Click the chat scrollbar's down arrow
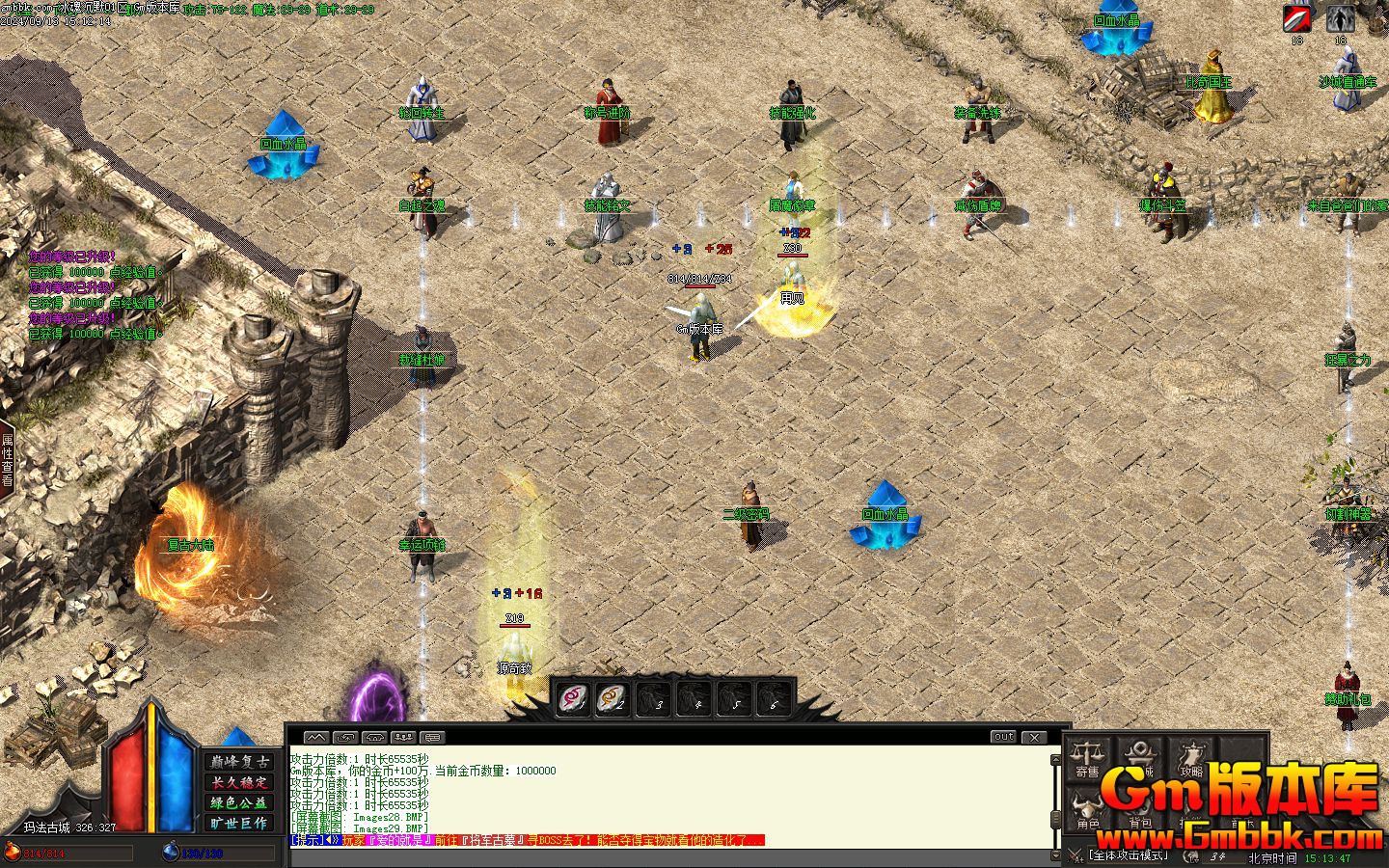Screen dimensions: 1389x868 [1054, 854]
